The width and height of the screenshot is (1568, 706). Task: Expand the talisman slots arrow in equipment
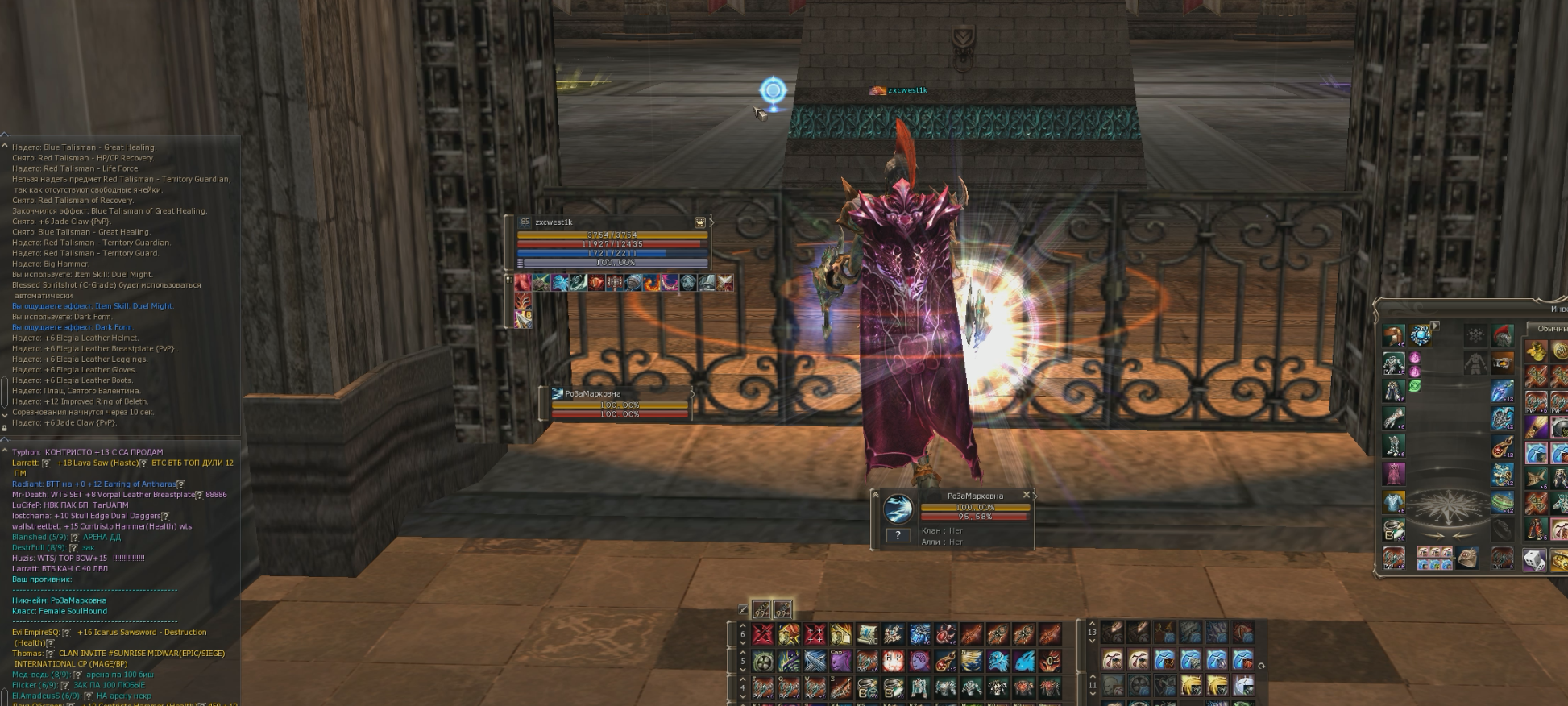click(1435, 326)
